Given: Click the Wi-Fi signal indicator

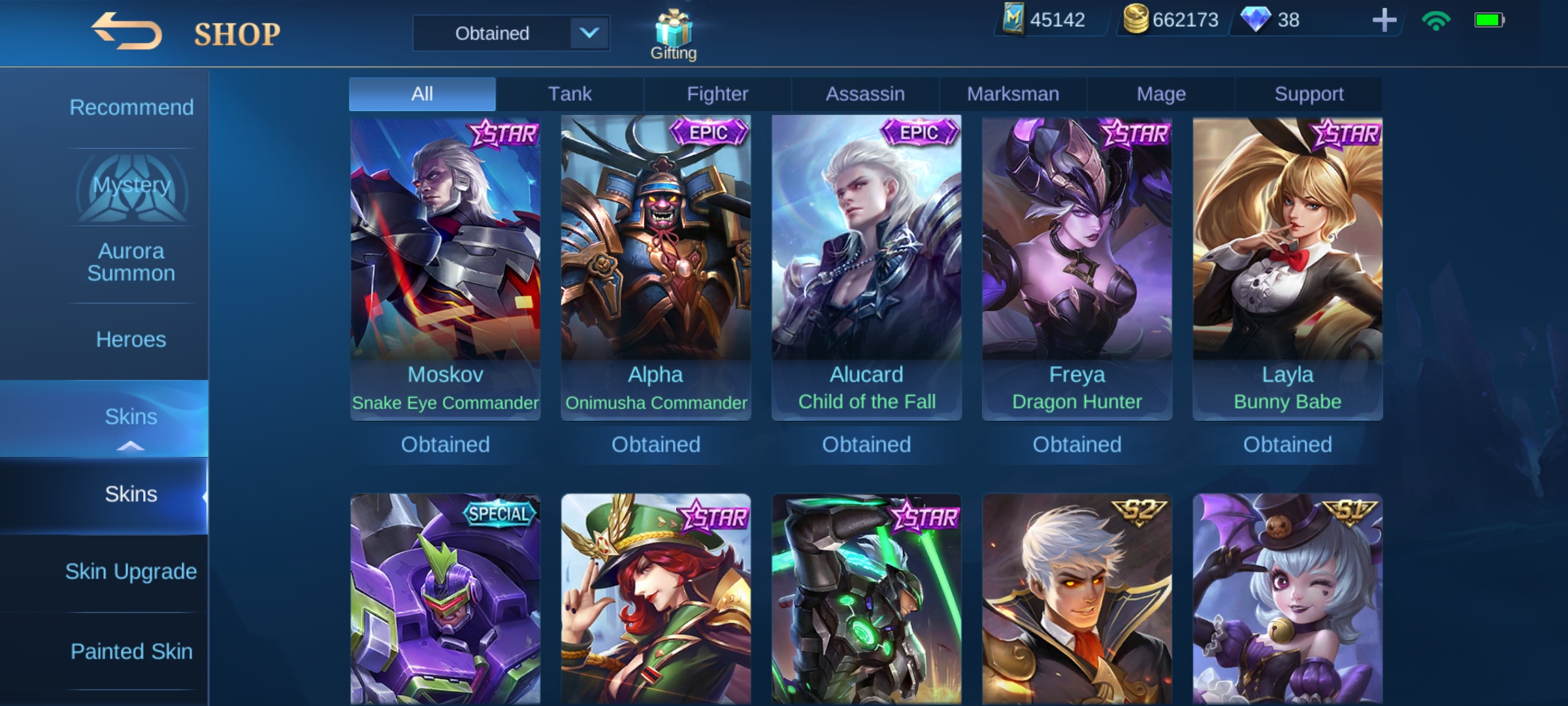Looking at the screenshot, I should (1435, 22).
